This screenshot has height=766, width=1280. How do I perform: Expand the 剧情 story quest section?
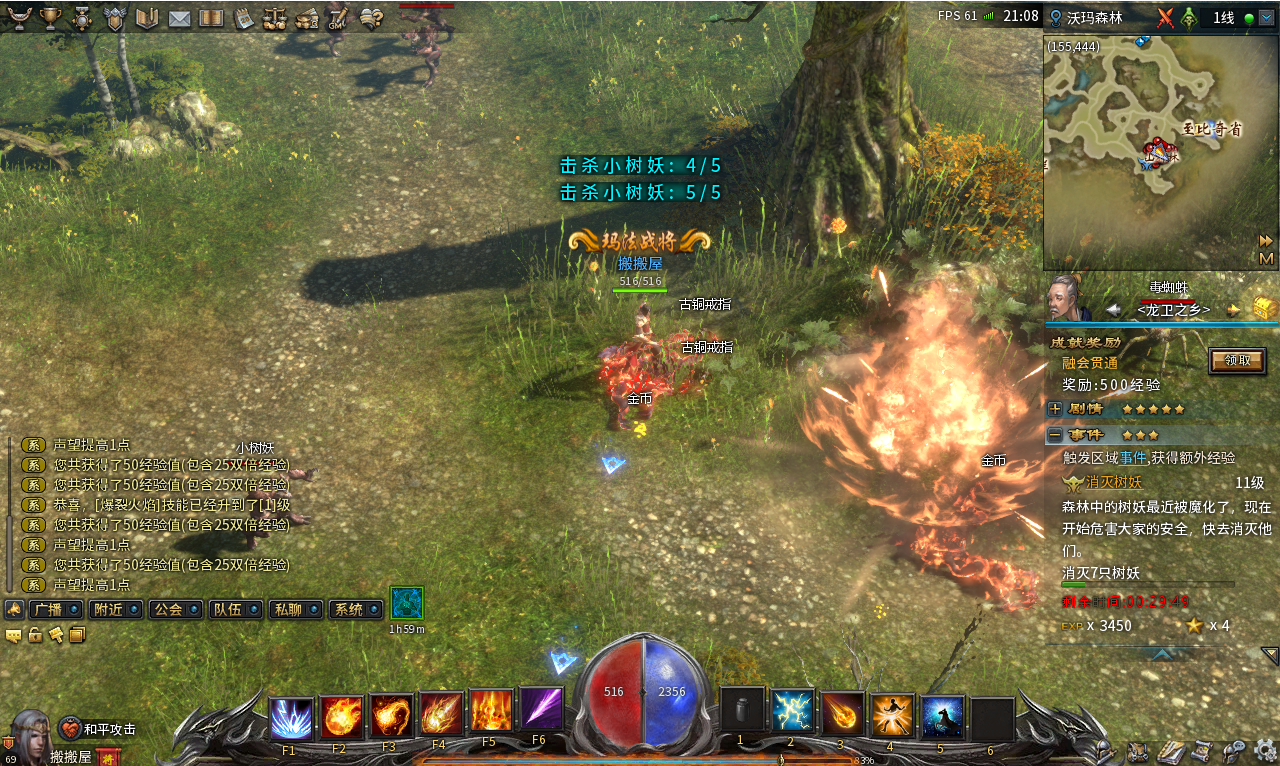[1055, 409]
